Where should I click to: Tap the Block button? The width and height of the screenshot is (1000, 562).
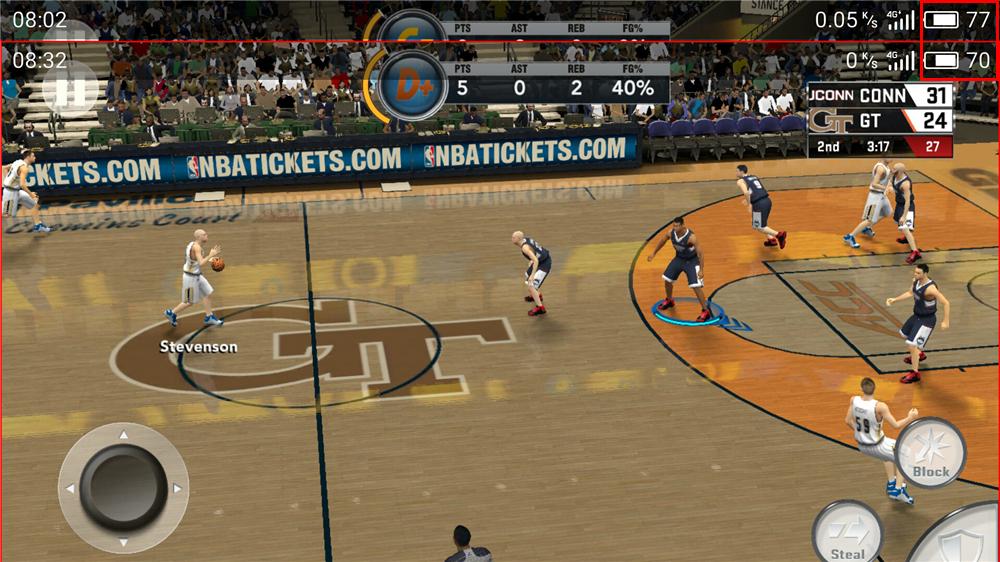coord(930,452)
